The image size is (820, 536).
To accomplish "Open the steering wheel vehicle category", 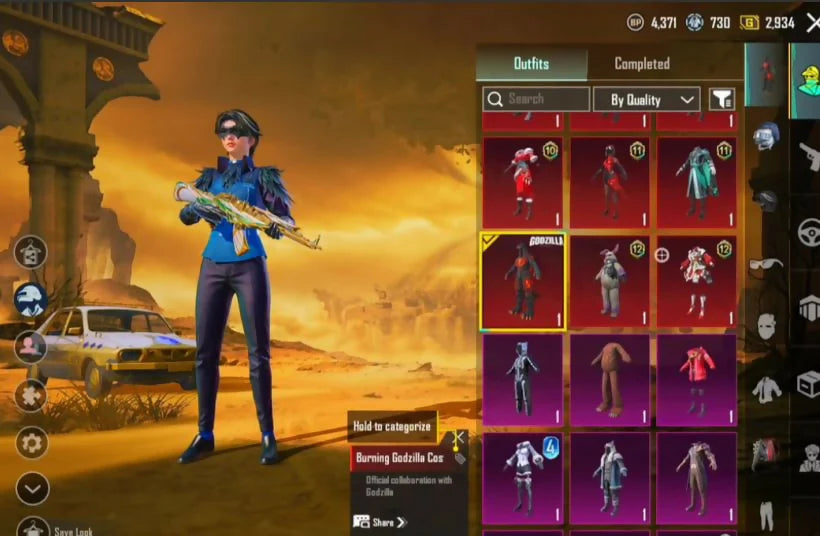I will click(808, 232).
